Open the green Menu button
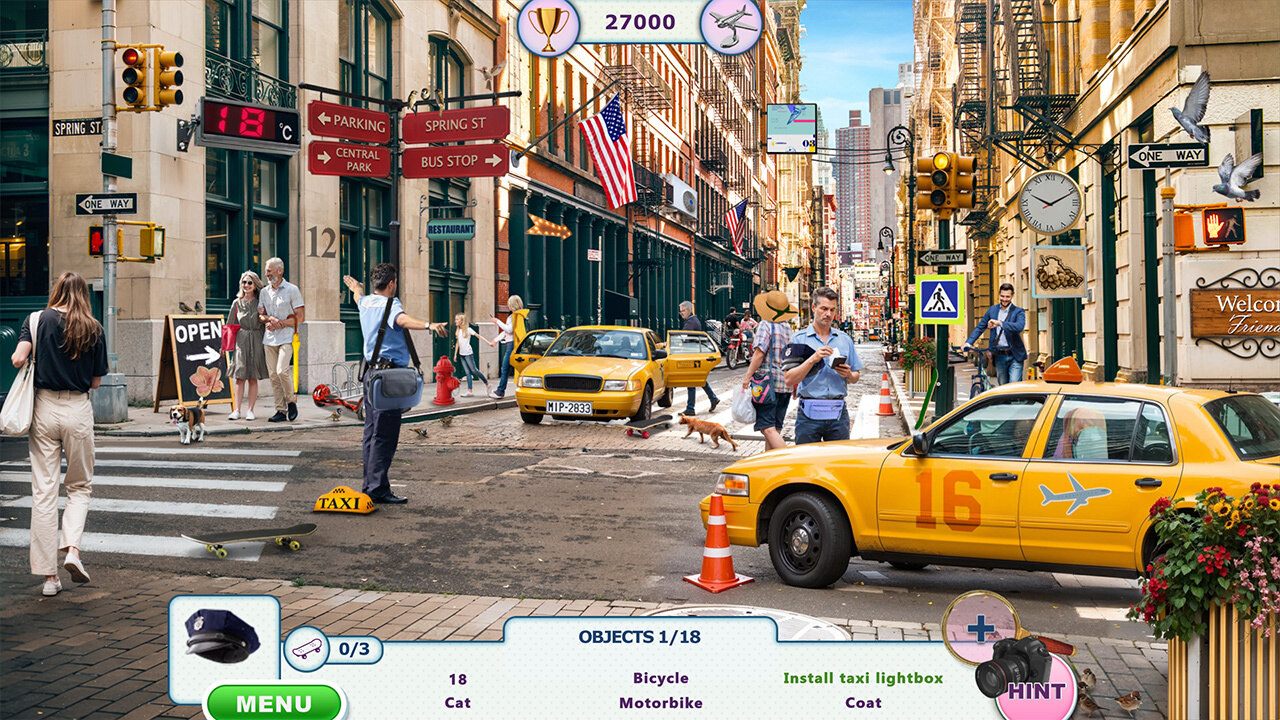The image size is (1280, 720). point(274,702)
